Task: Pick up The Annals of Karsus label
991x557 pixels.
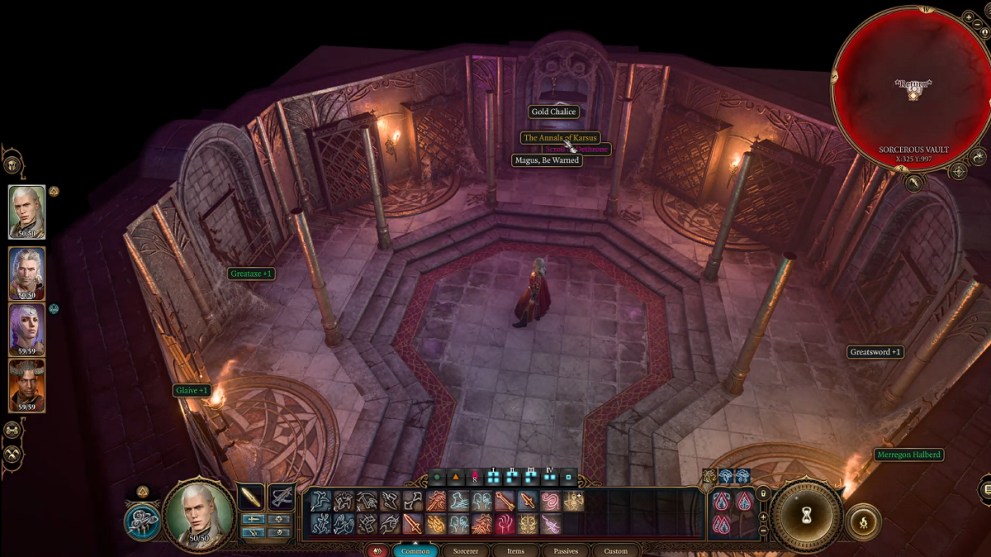Action: coord(560,137)
